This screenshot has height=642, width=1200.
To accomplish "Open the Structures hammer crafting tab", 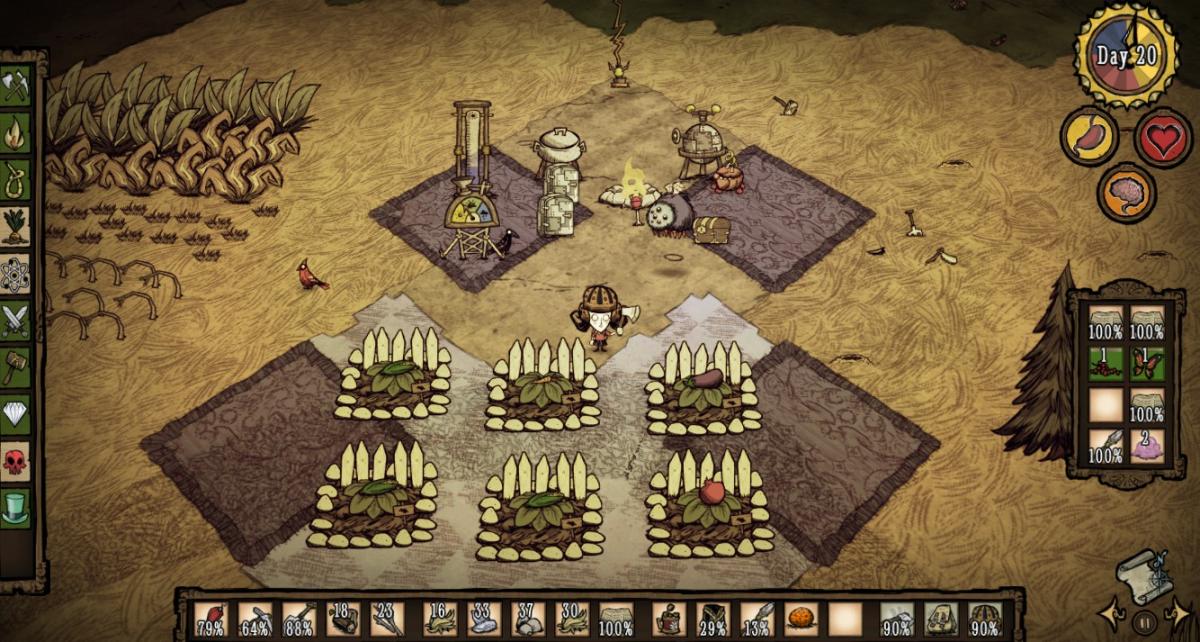I will point(16,366).
